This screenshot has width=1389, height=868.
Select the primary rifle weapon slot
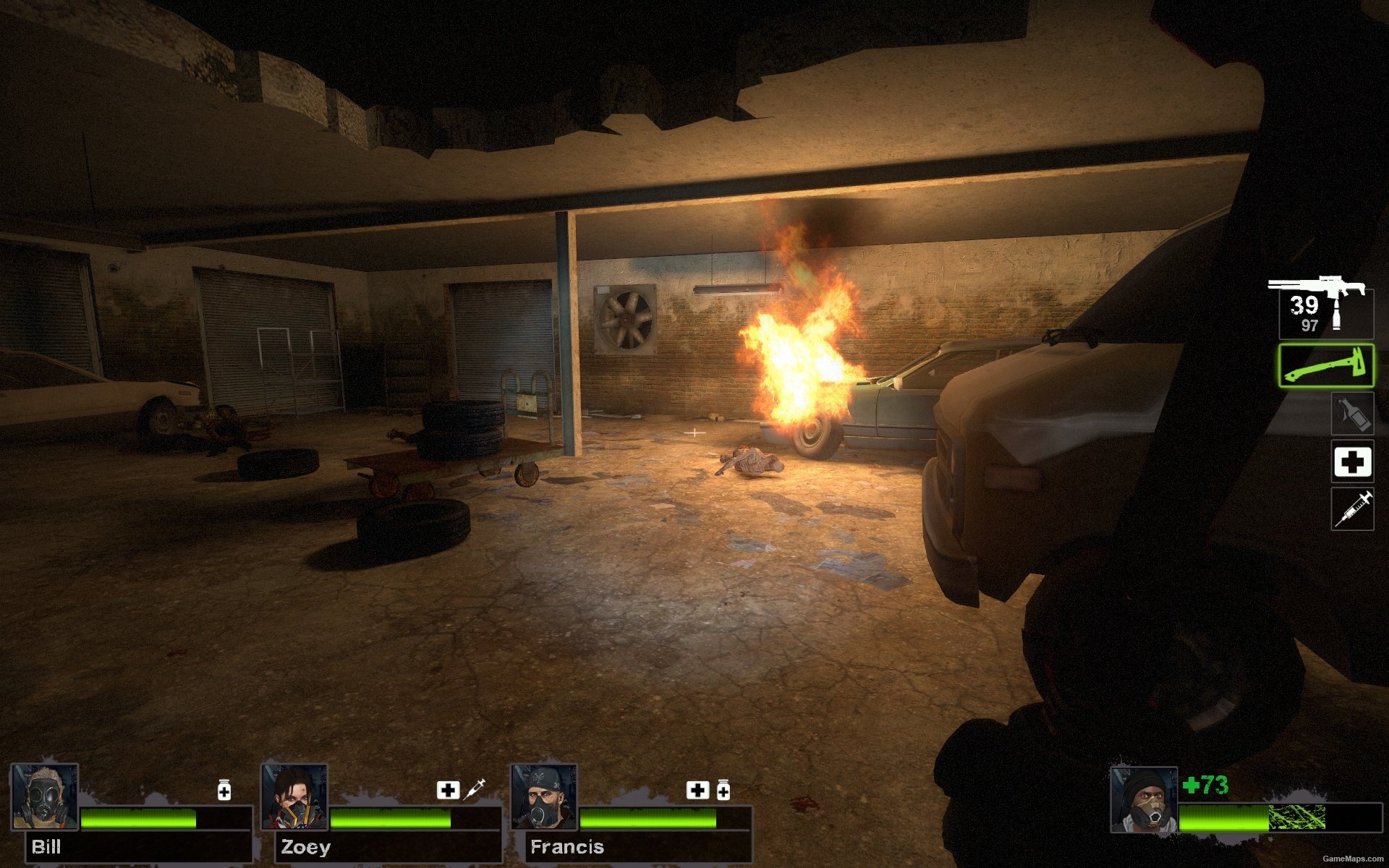point(1322,309)
